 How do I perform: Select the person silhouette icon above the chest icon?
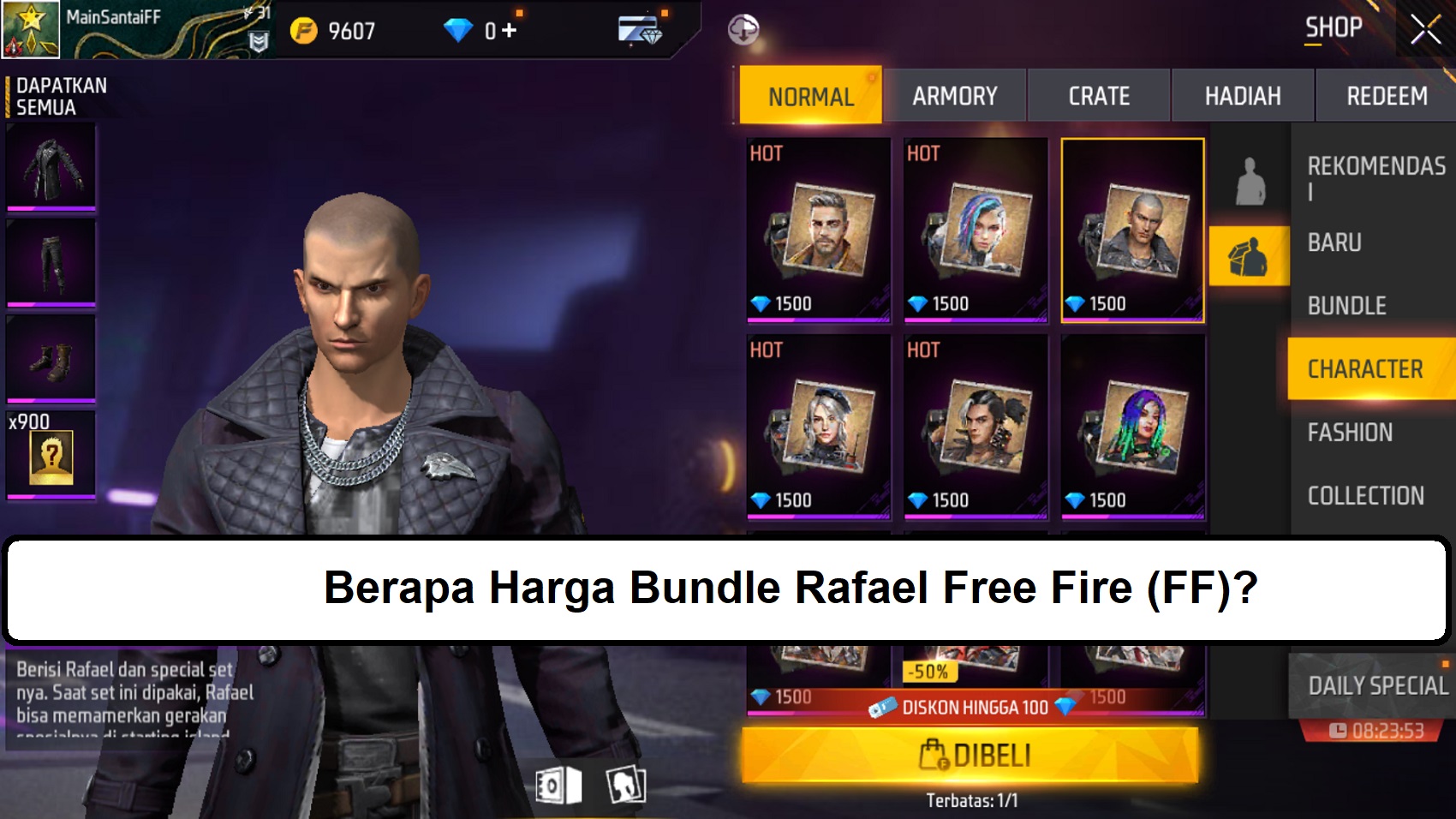pyautogui.click(x=1248, y=180)
